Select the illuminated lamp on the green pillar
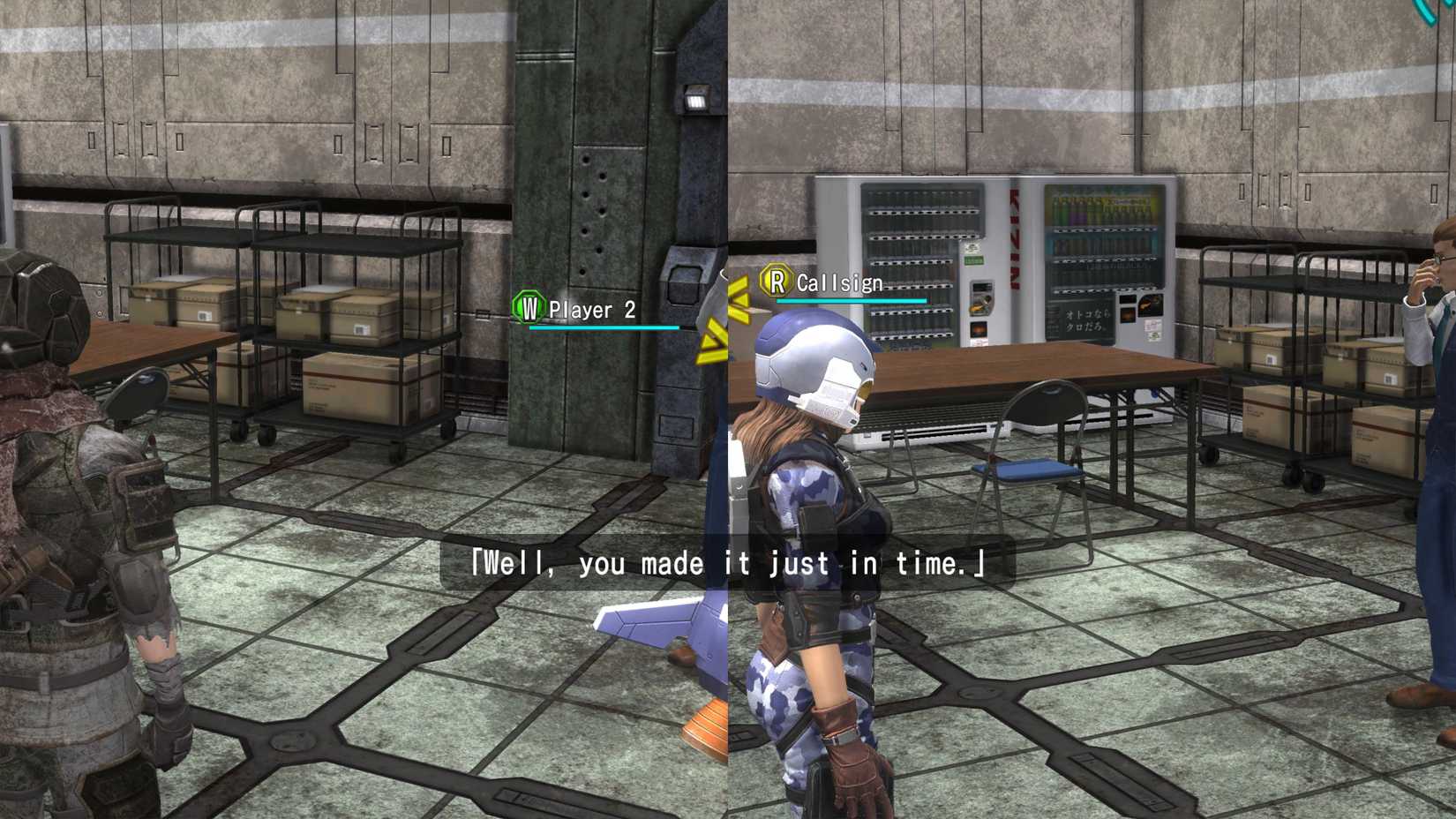1456x819 pixels. 696,101
